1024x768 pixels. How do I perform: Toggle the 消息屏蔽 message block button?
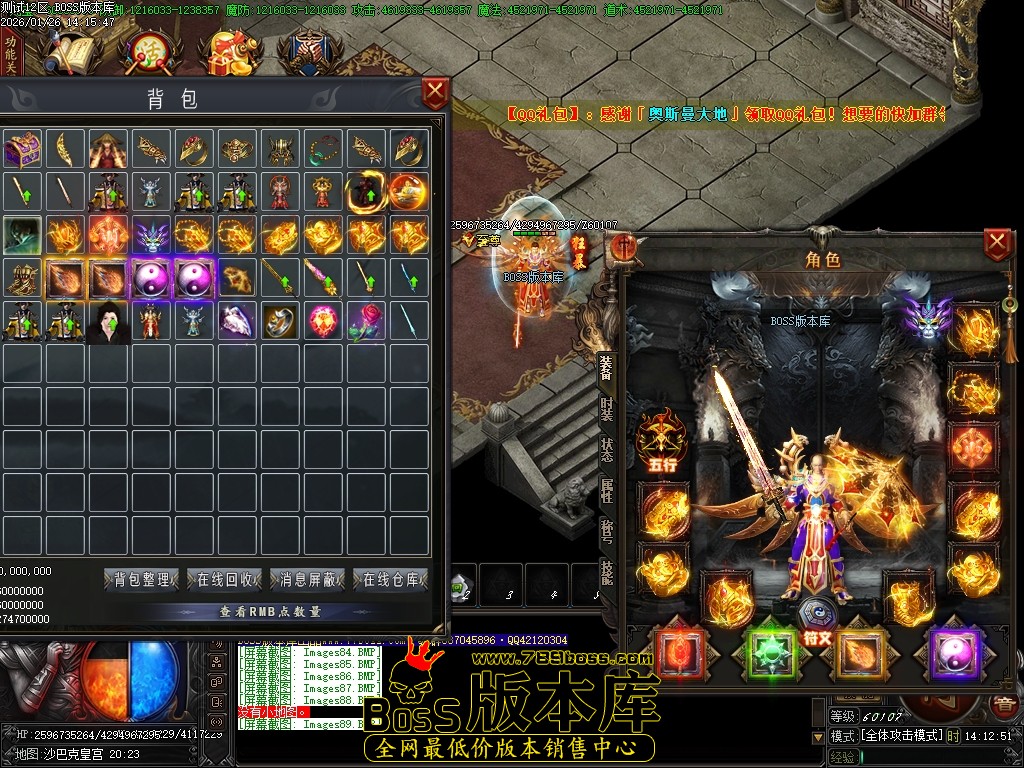point(307,579)
